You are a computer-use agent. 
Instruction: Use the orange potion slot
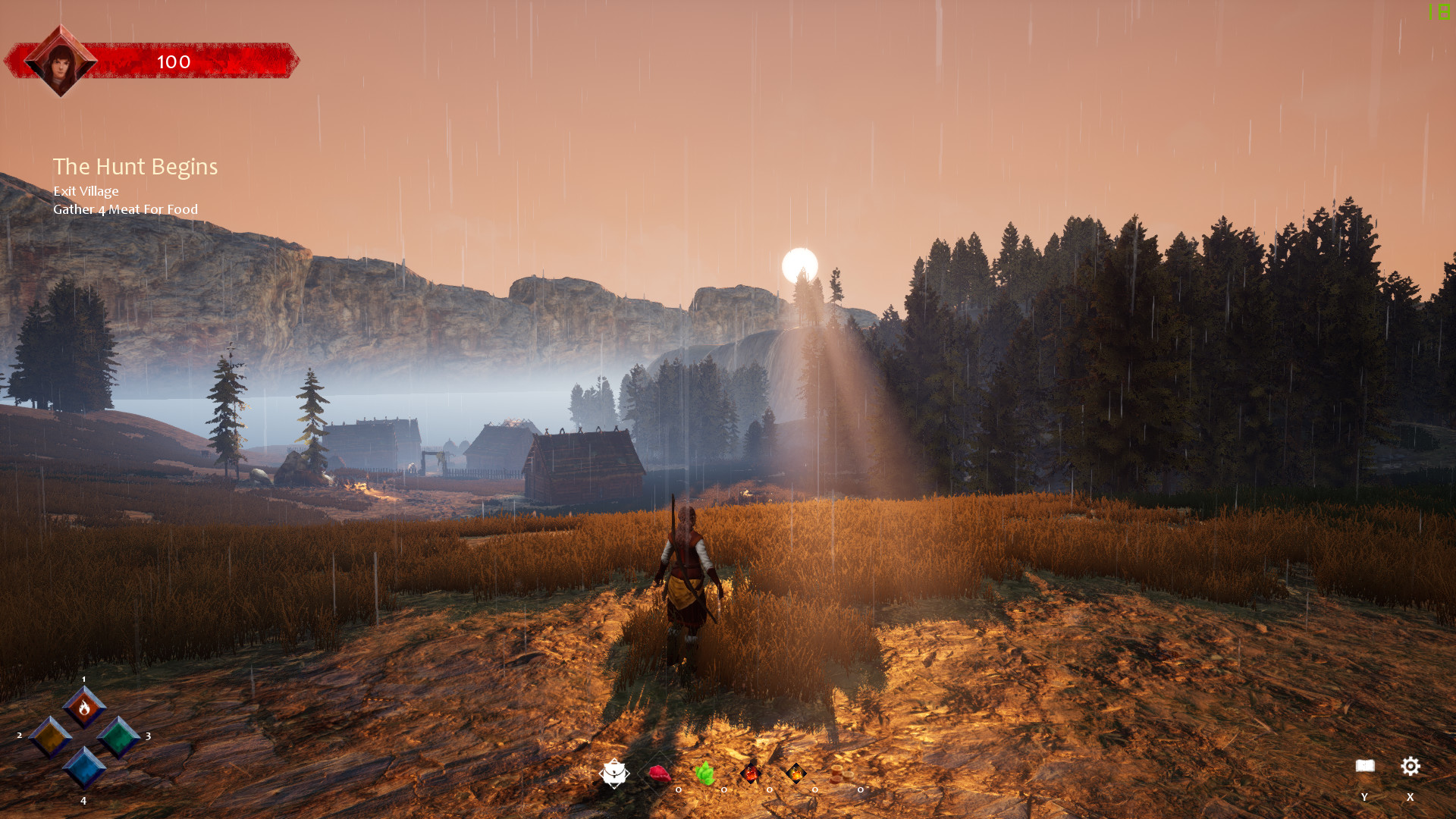[x=796, y=774]
